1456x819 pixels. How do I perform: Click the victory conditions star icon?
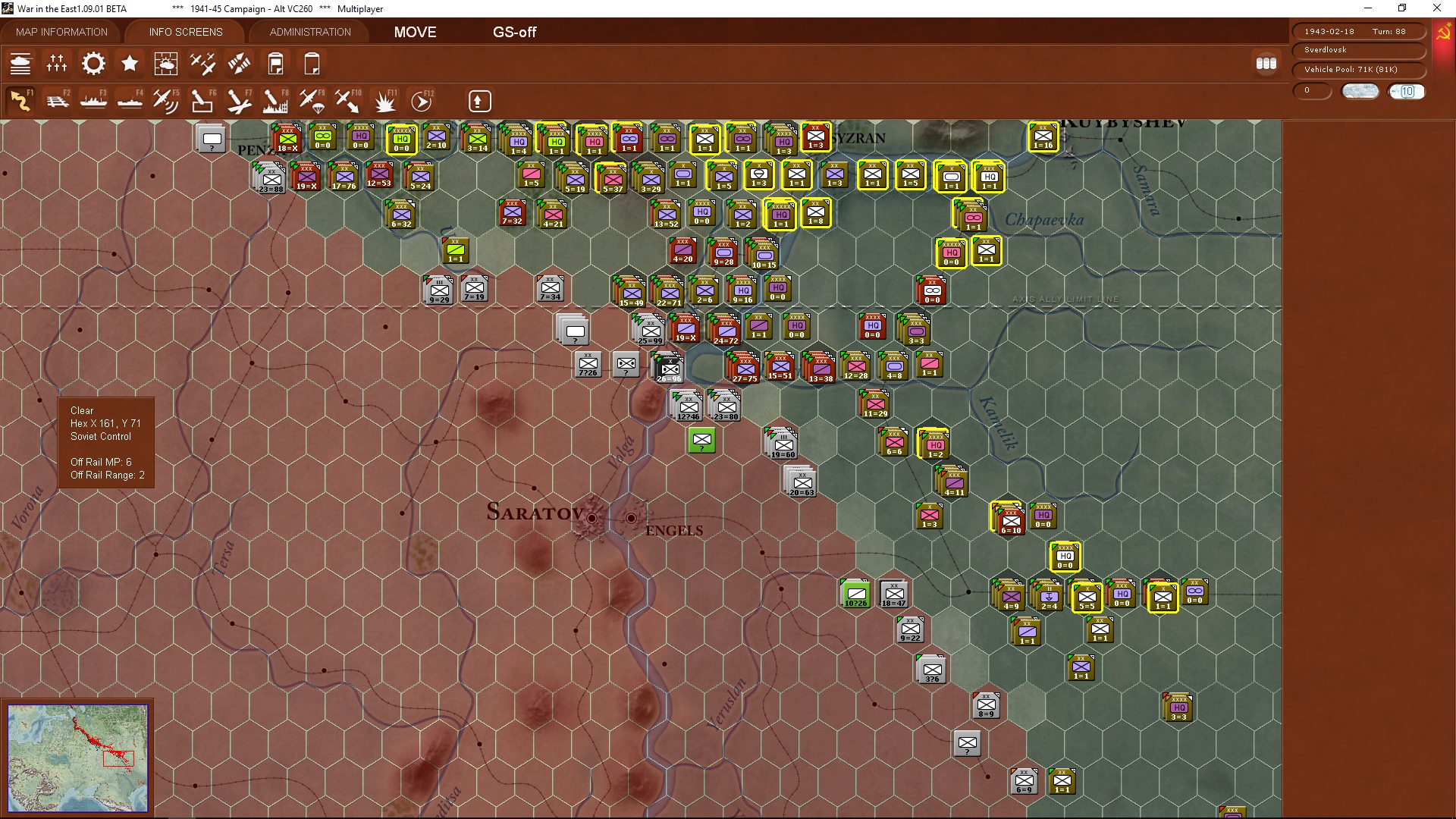coord(129,64)
